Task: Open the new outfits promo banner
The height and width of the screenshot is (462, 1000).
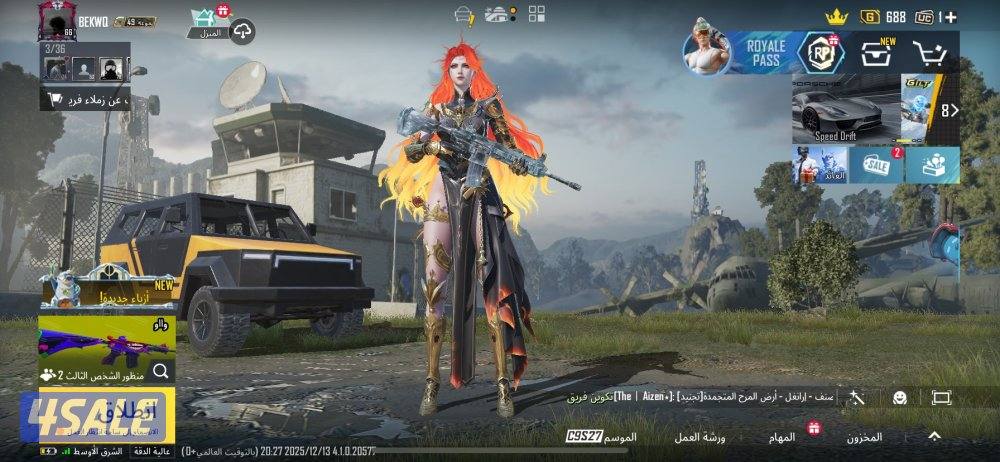Action: click(x=107, y=292)
